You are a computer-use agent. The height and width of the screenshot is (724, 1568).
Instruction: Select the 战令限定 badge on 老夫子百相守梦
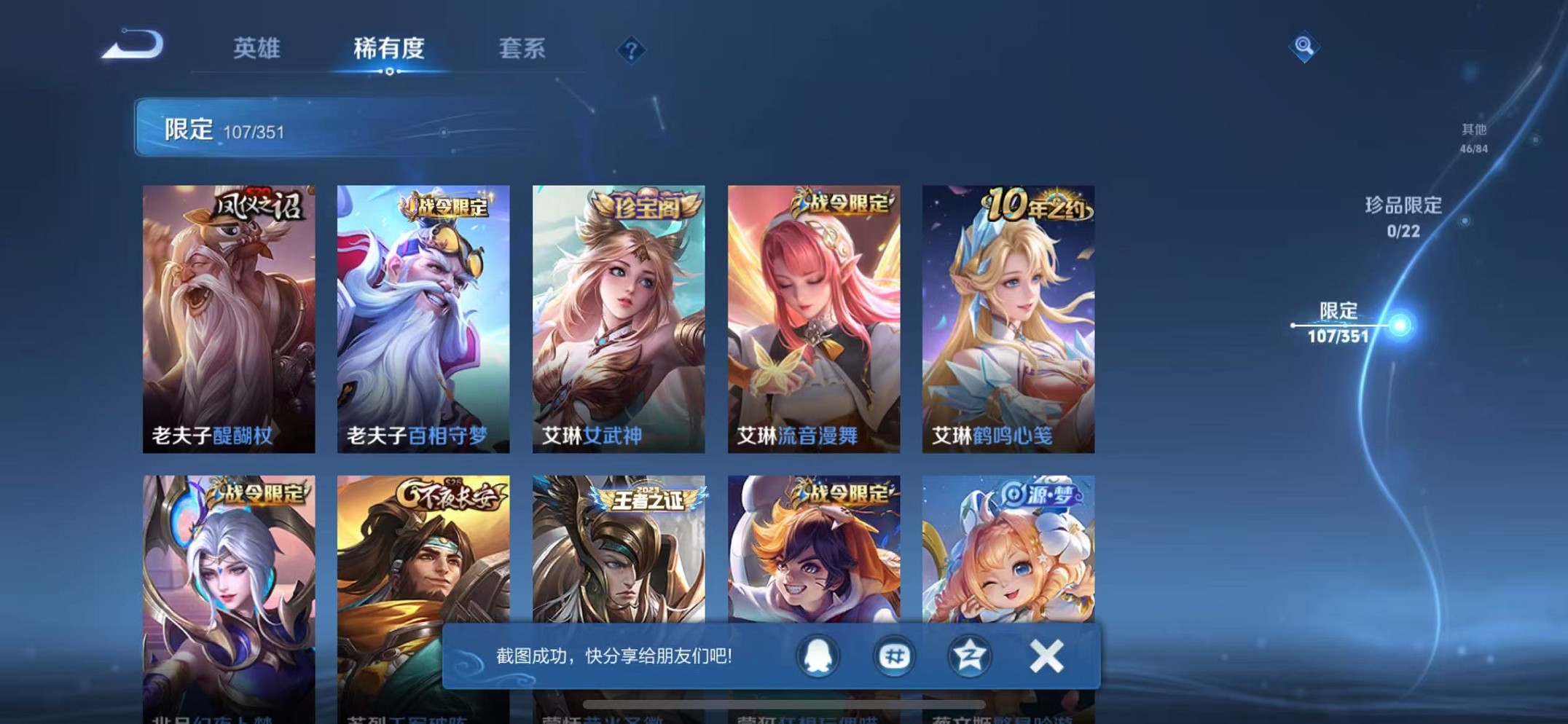[x=444, y=206]
